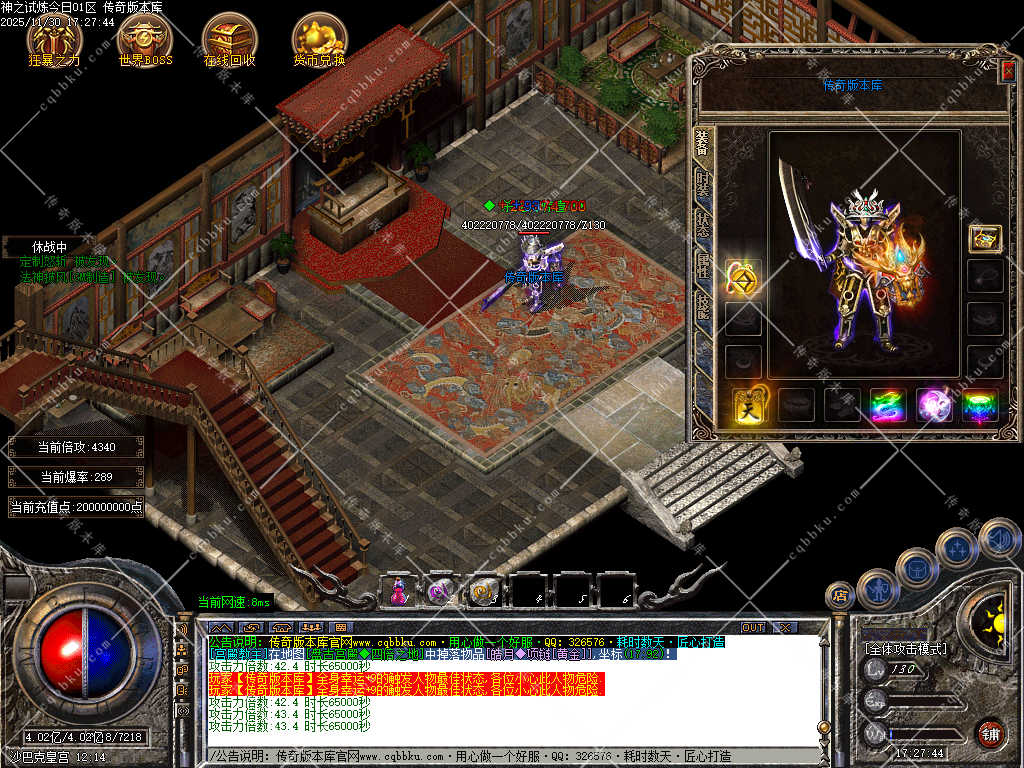
Task: Select the glowing yellow medal equipment slot
Action: click(x=743, y=277)
